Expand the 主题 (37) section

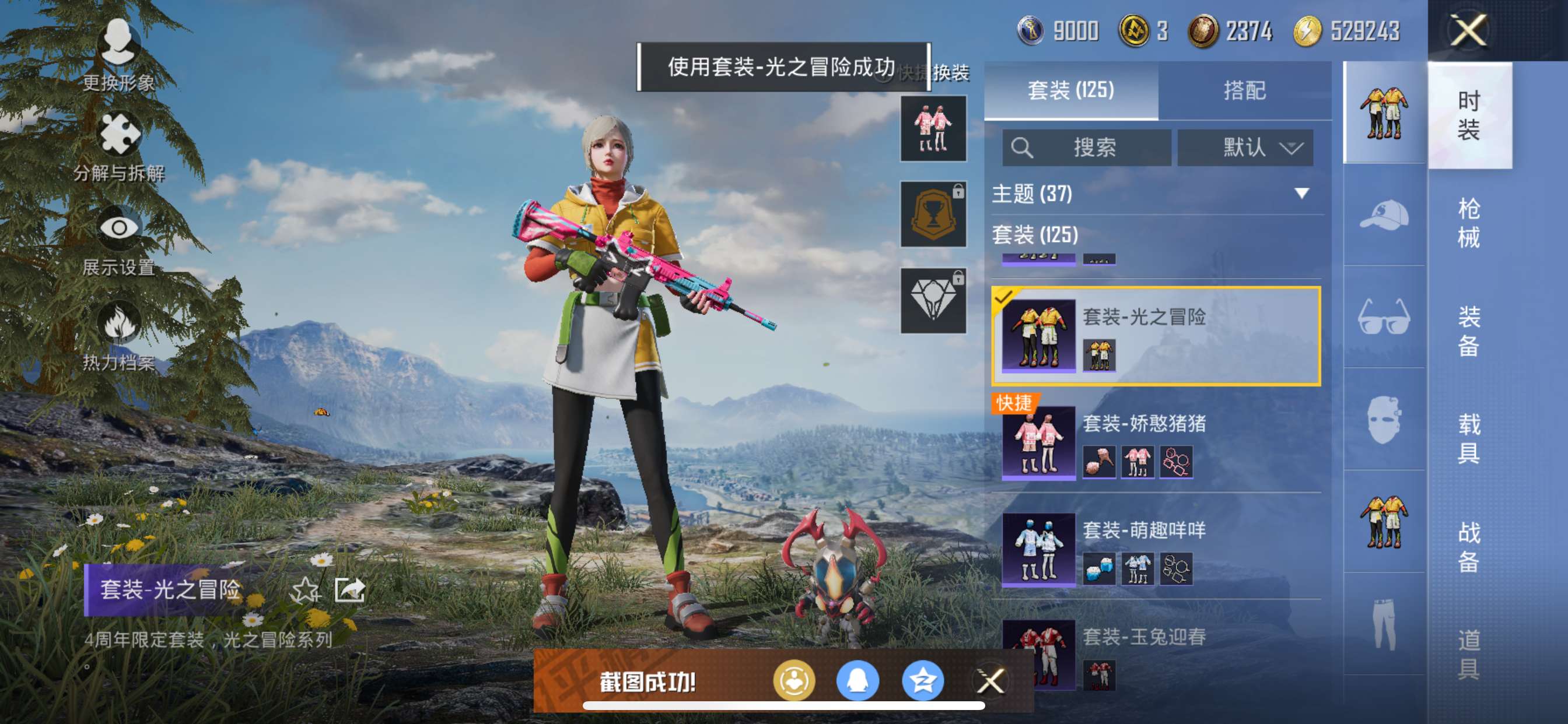tap(1301, 194)
